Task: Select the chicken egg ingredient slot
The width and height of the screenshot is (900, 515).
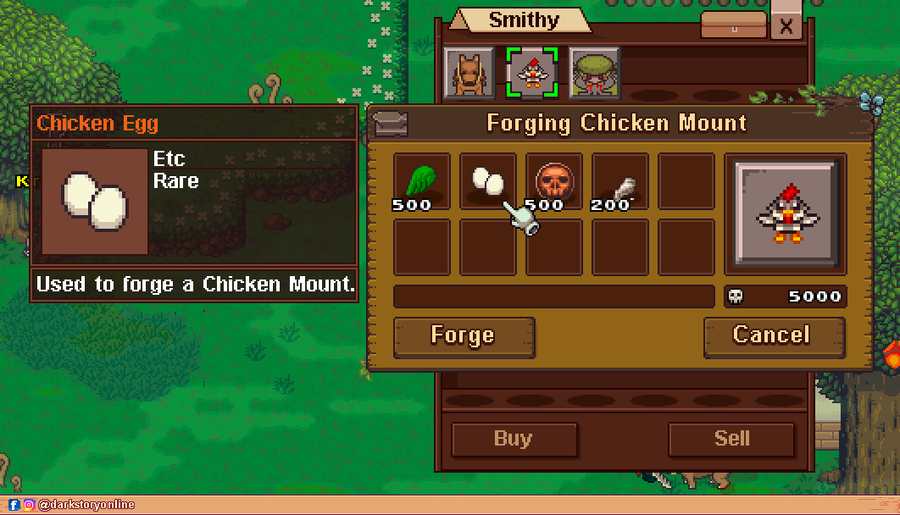Action: 488,181
